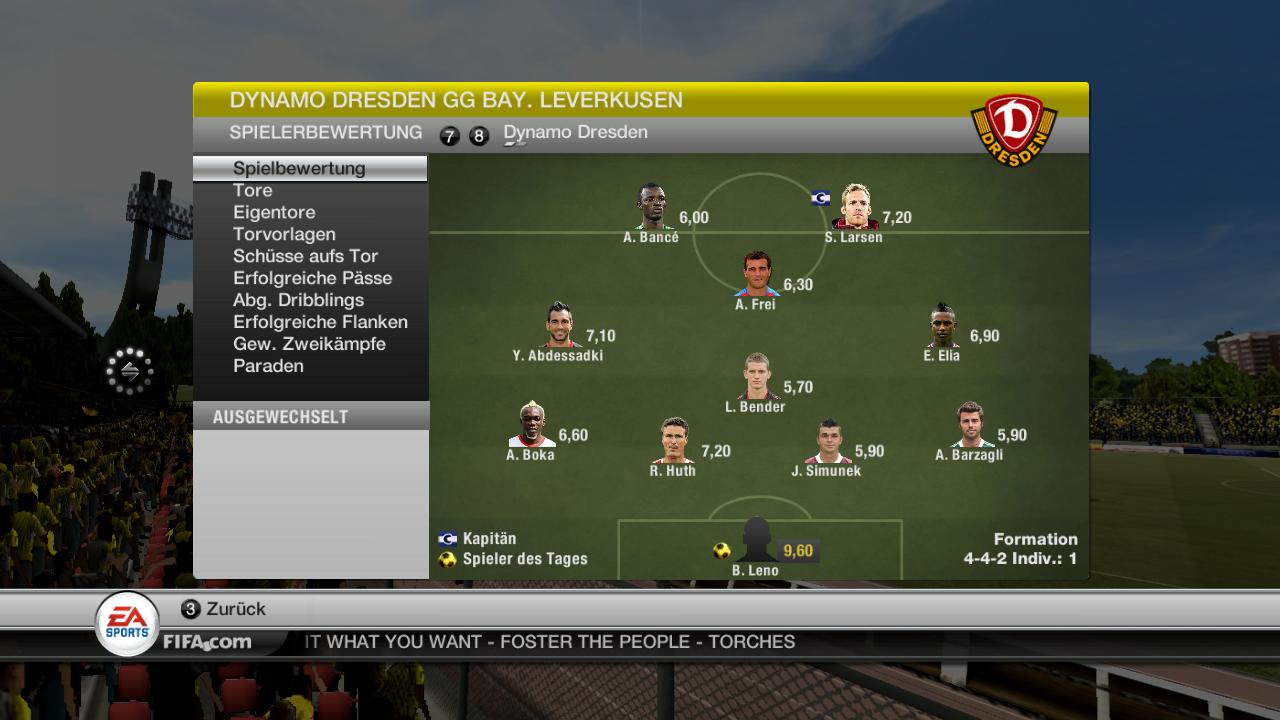
Task: Select Gew. Zweikämpfe entry
Action: [309, 344]
